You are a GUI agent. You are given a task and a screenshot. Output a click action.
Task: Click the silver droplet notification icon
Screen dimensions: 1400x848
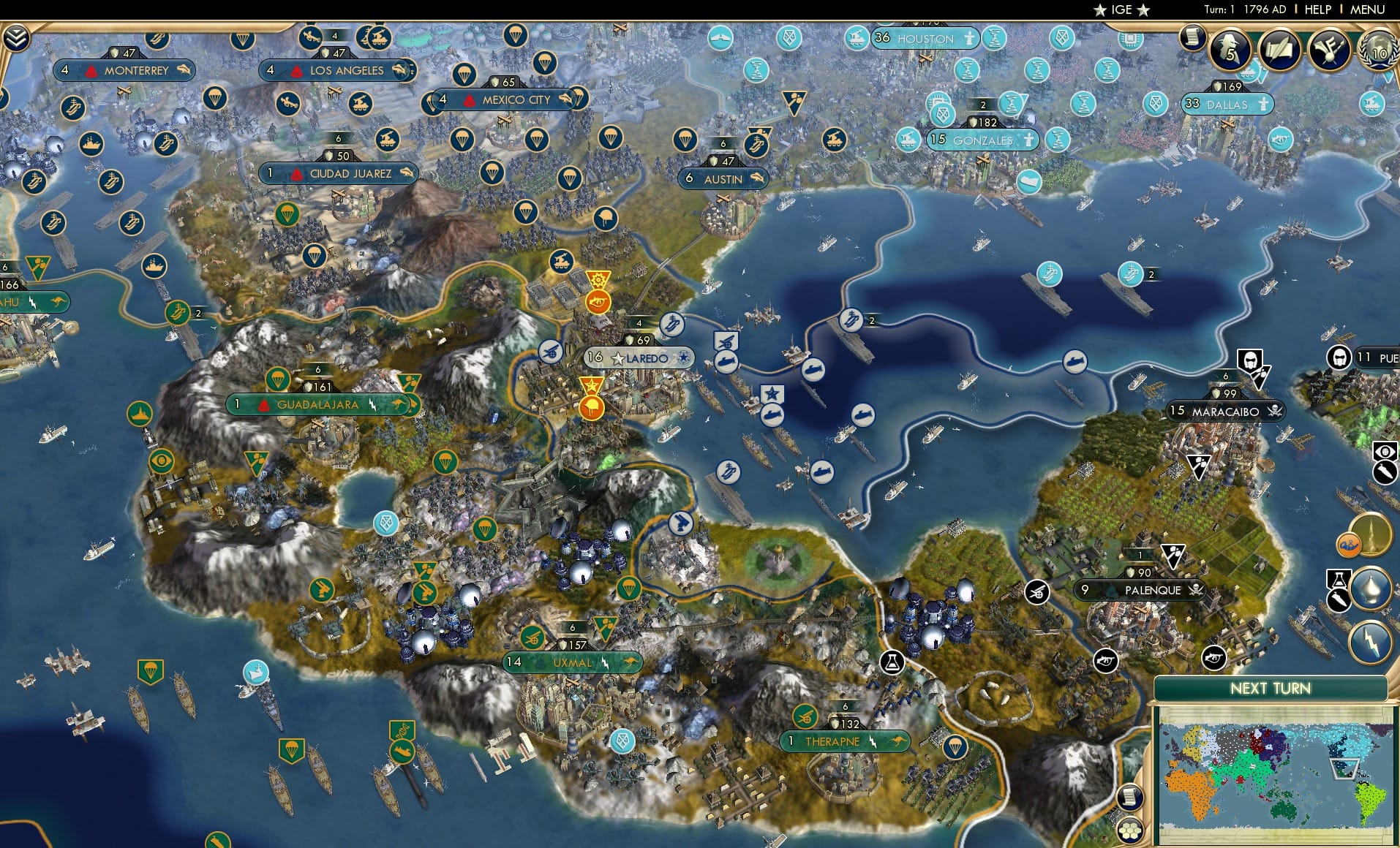point(1370,588)
